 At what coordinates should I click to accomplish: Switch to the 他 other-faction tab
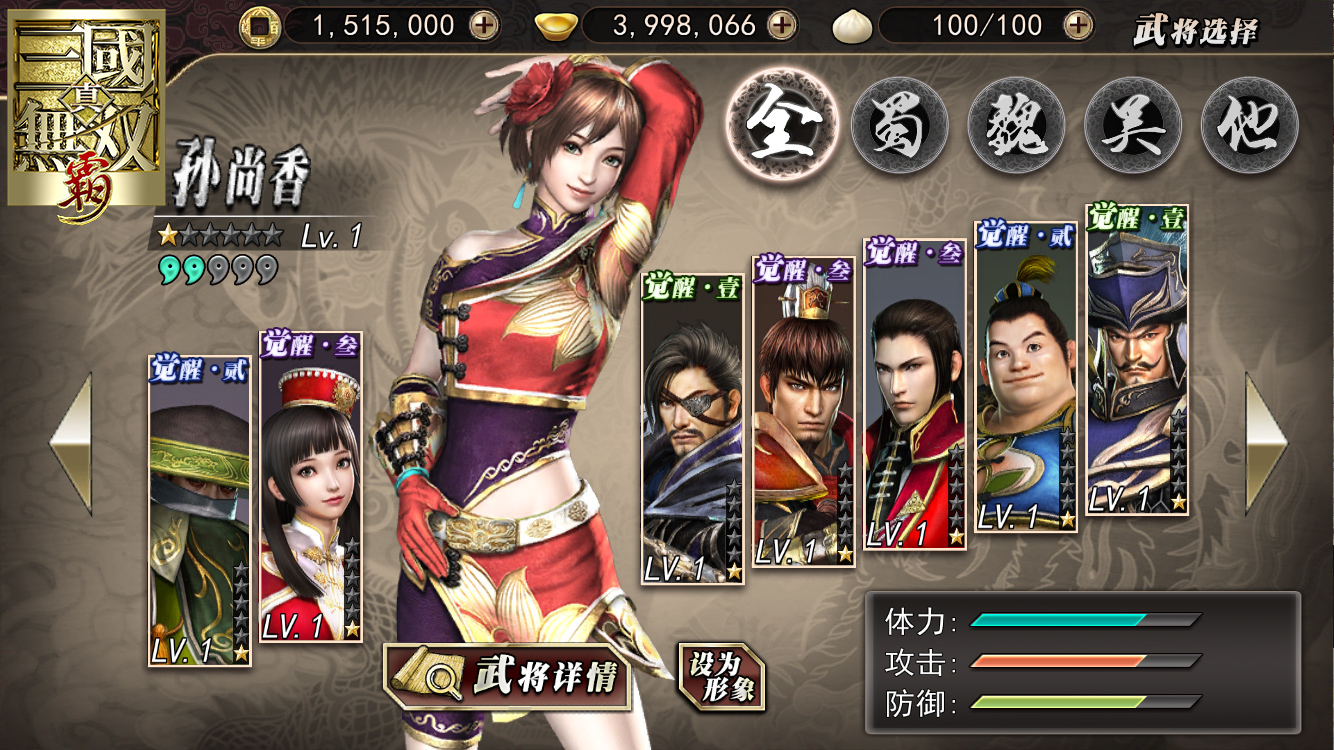(1249, 126)
